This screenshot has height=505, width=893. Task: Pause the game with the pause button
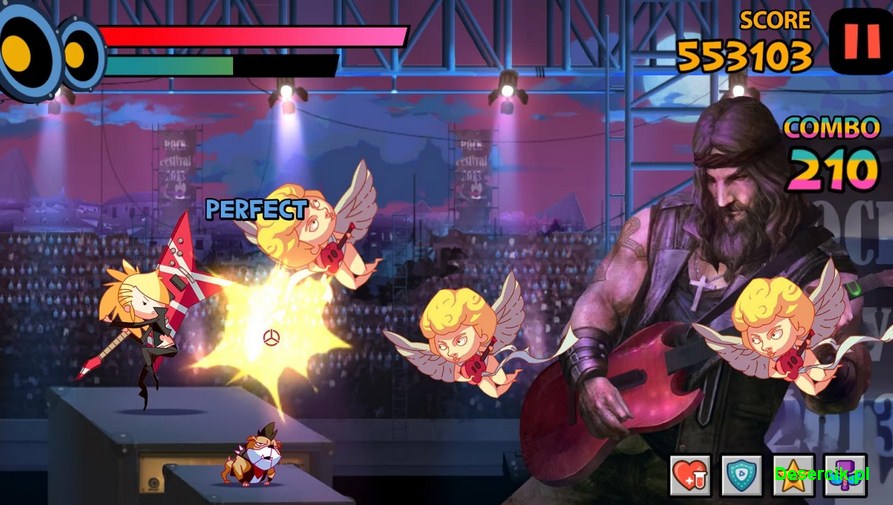(x=859, y=42)
